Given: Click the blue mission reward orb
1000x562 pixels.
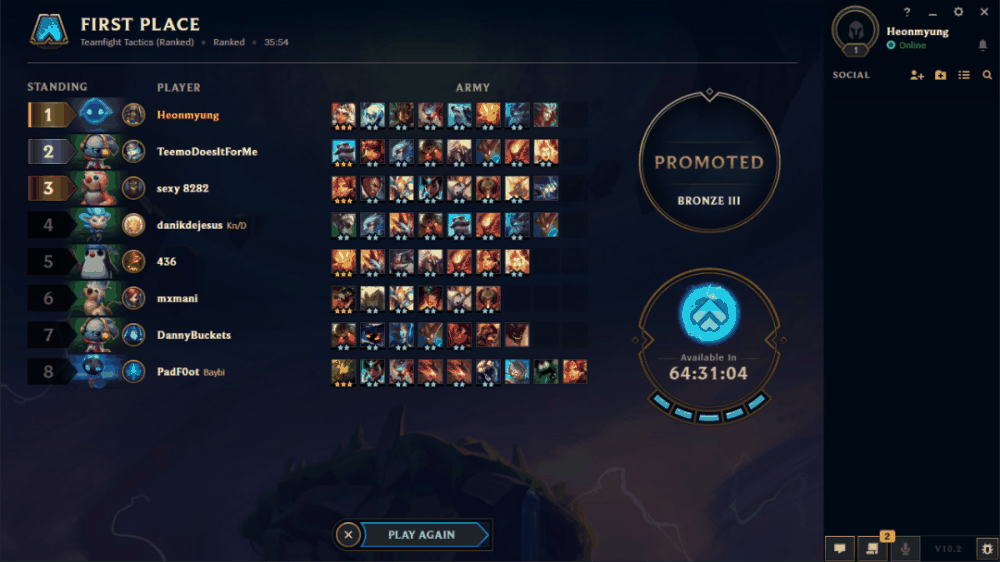Looking at the screenshot, I should point(709,314).
